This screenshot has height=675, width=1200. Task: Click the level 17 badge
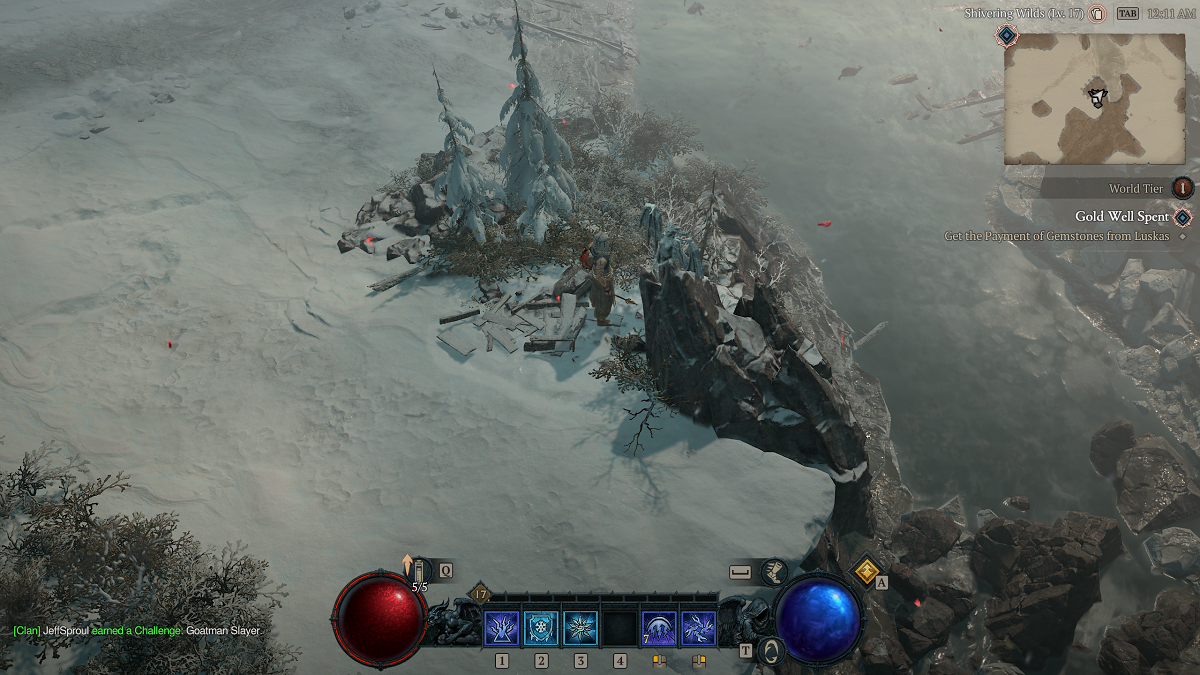pyautogui.click(x=479, y=594)
